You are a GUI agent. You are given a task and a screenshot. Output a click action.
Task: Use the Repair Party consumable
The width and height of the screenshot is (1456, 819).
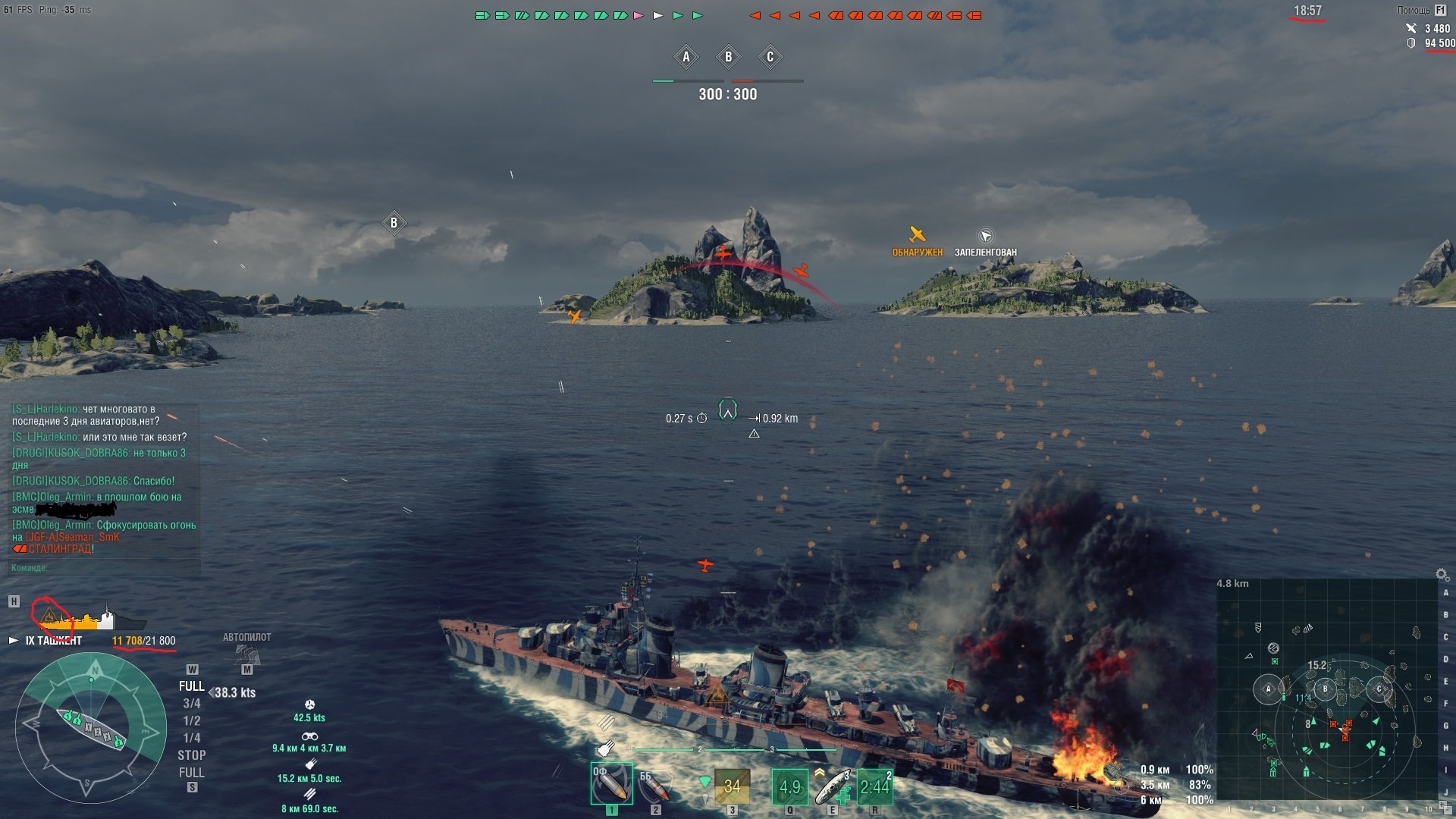coord(833,786)
